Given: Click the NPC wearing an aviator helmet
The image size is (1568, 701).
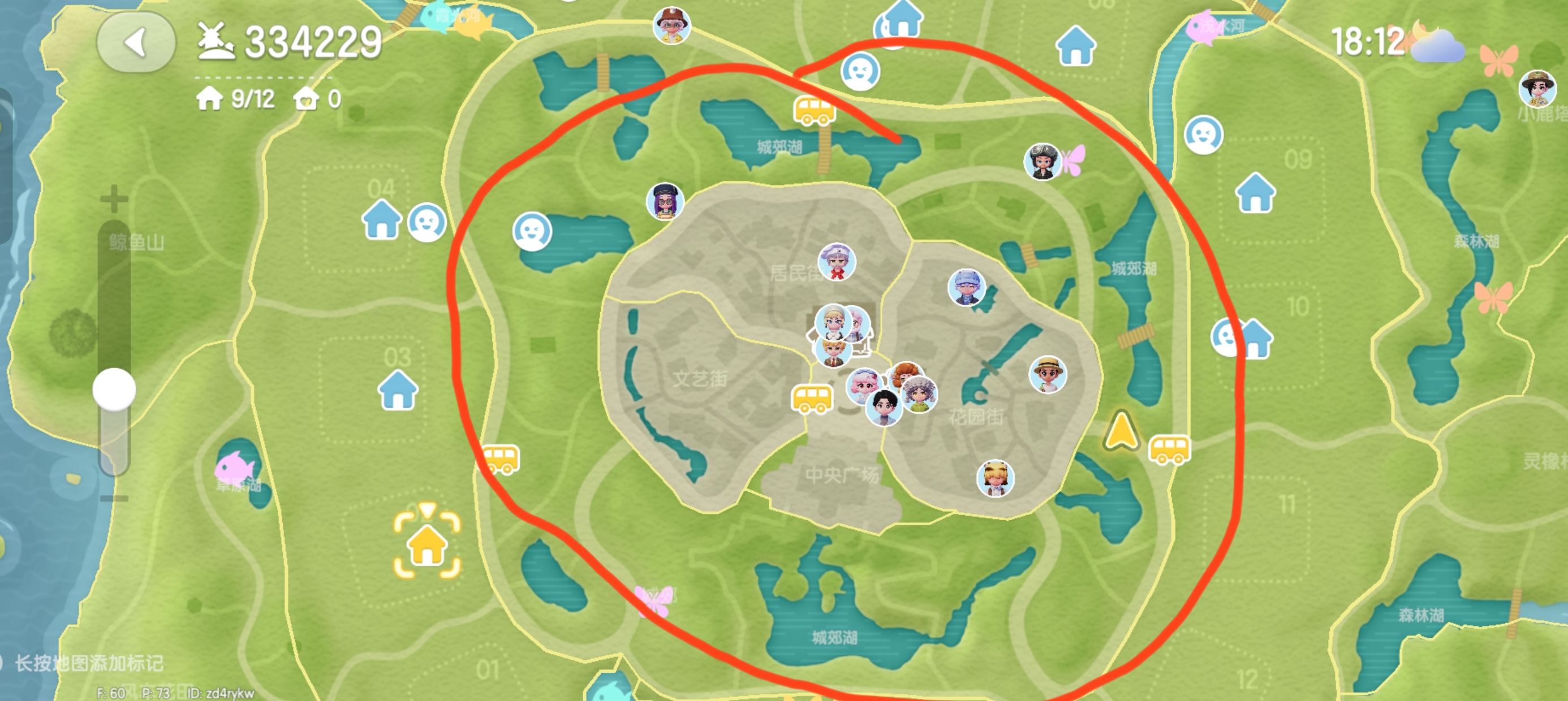Looking at the screenshot, I should click(x=1043, y=161).
